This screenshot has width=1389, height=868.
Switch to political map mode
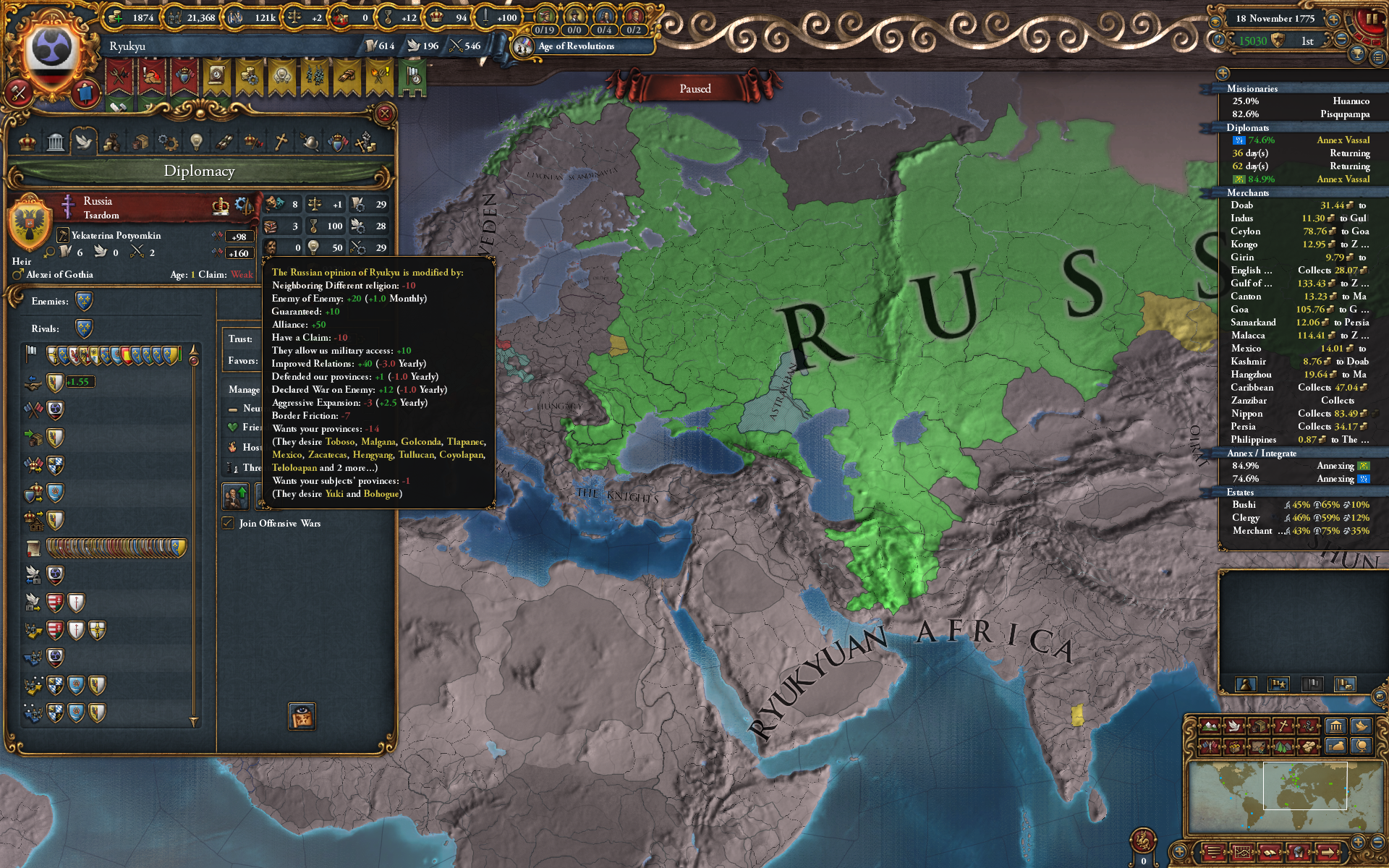click(x=1209, y=746)
